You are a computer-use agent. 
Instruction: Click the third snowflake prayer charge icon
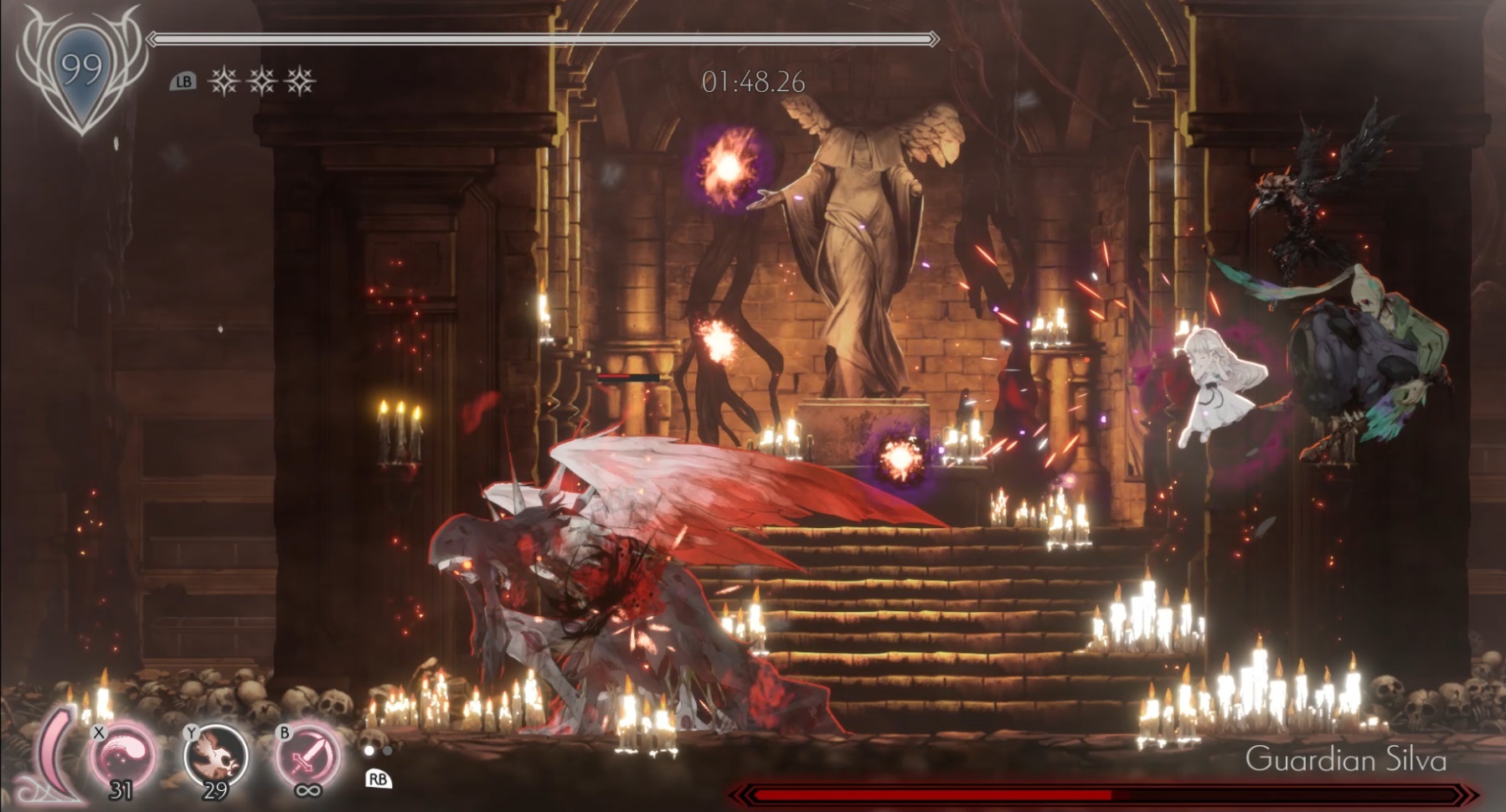[x=299, y=80]
